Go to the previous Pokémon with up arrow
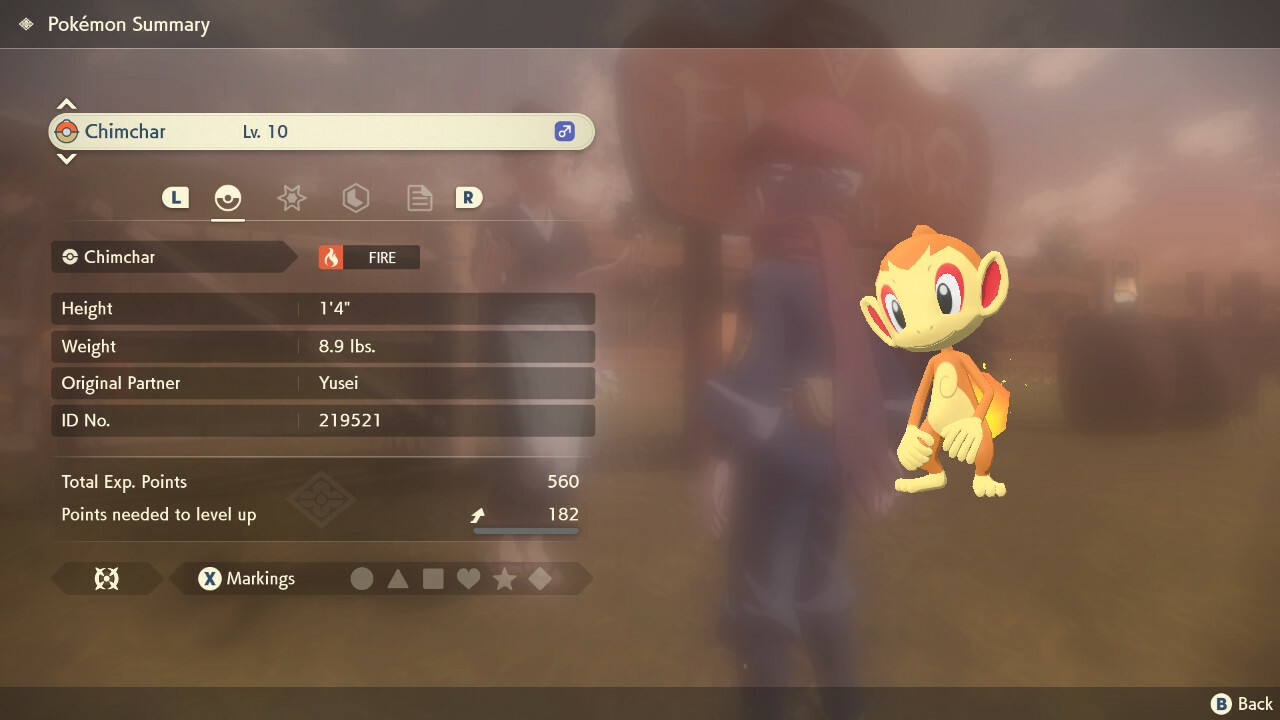1280x720 pixels. (66, 104)
